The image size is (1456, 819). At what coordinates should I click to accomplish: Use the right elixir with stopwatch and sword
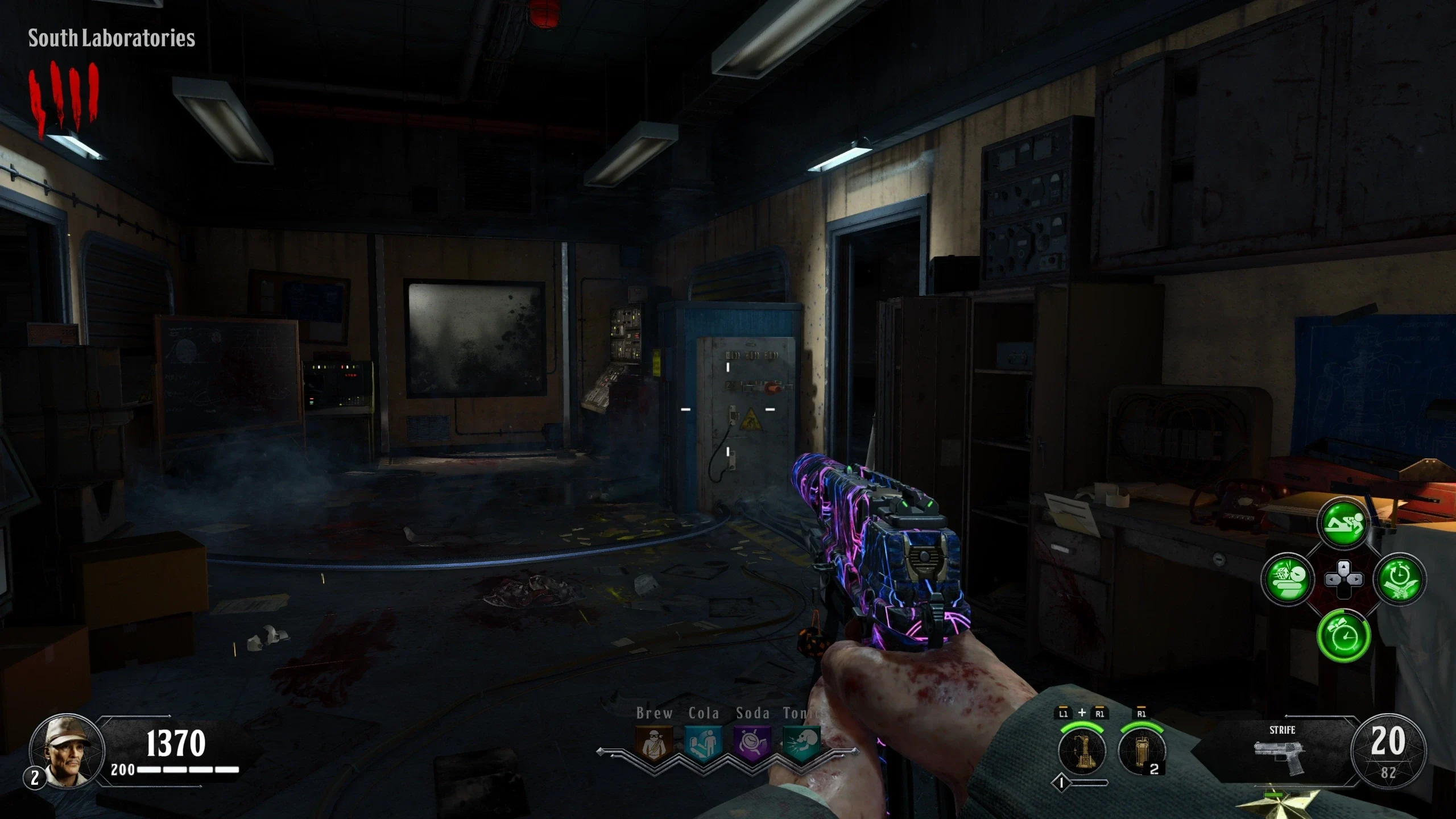click(x=1400, y=580)
